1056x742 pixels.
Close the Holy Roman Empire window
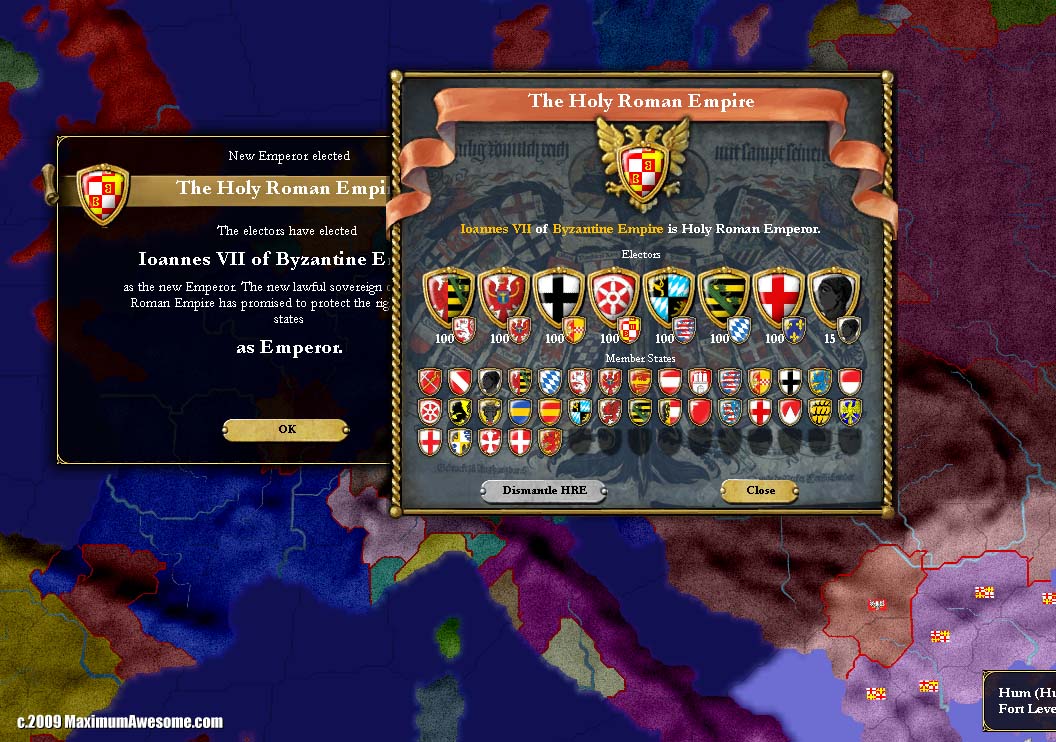click(x=760, y=490)
